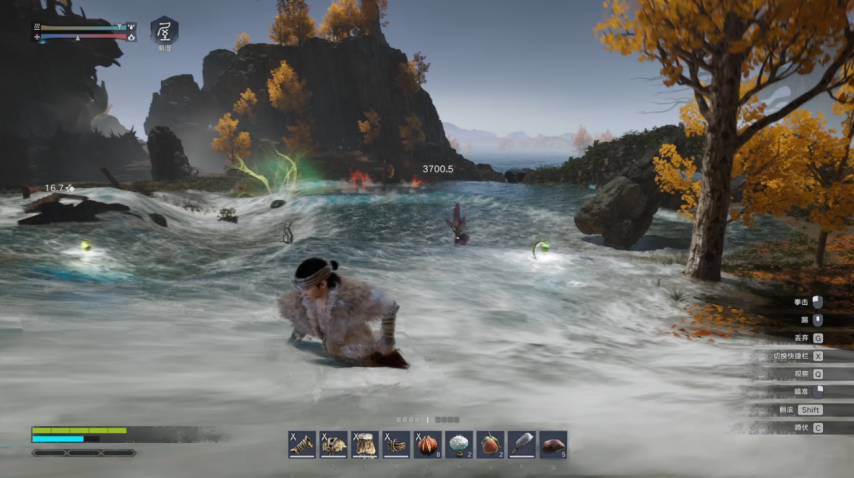854x478 pixels.
Task: Select the first hotbar slot with fur wrap
Action: coord(302,445)
